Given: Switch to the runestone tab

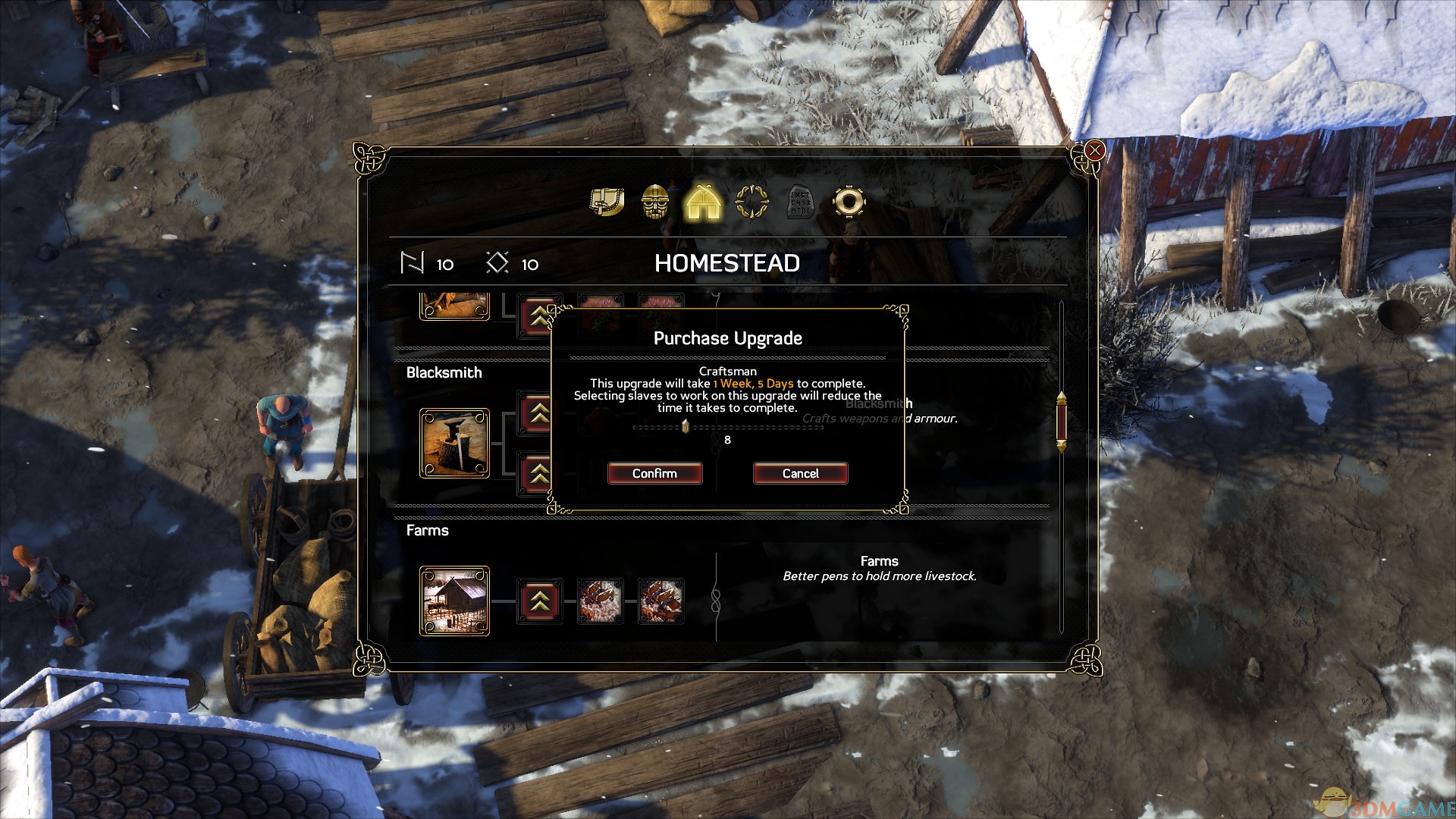Looking at the screenshot, I should pyautogui.click(x=800, y=202).
